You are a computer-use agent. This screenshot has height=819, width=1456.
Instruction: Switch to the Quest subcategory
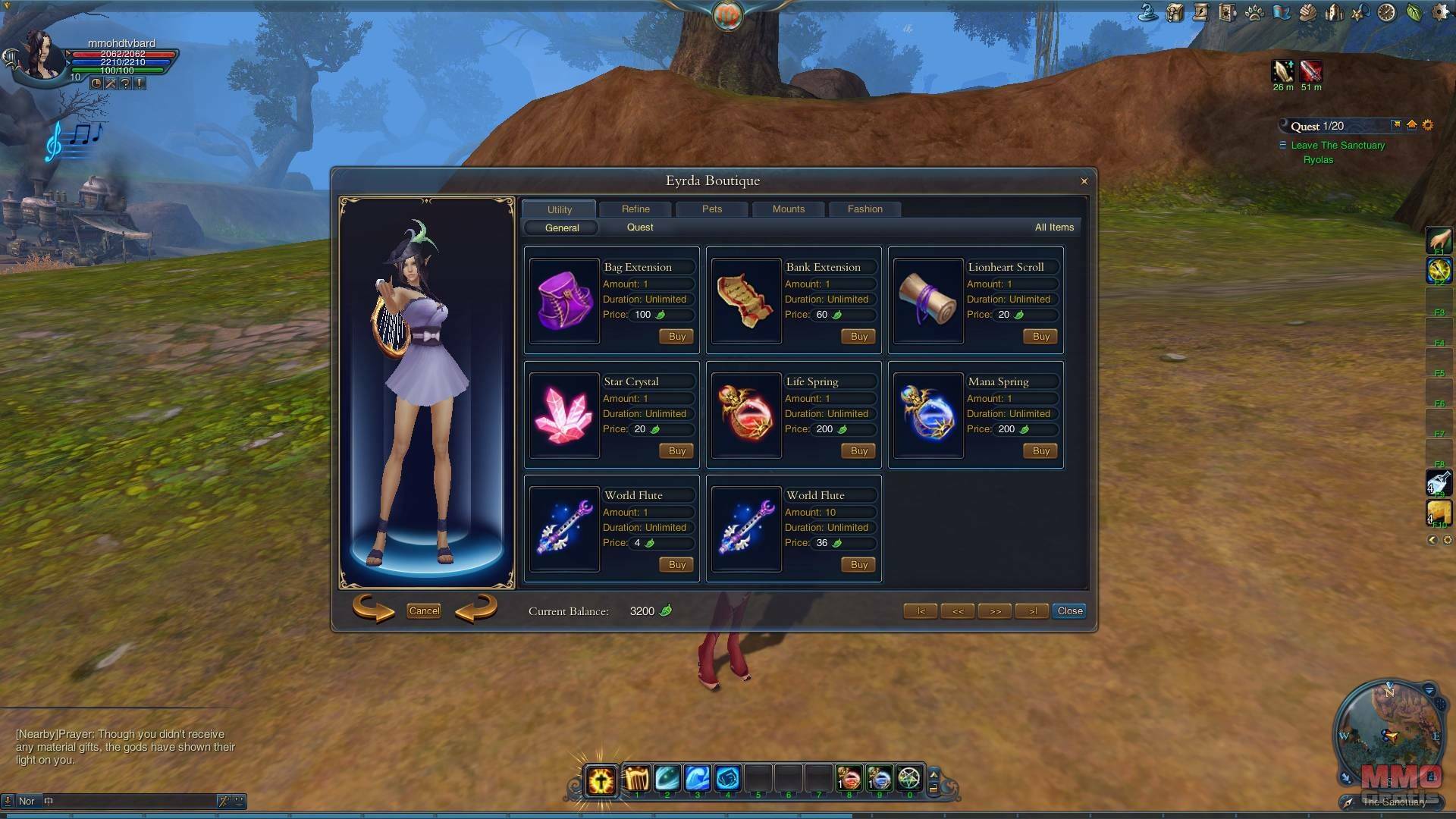639,227
